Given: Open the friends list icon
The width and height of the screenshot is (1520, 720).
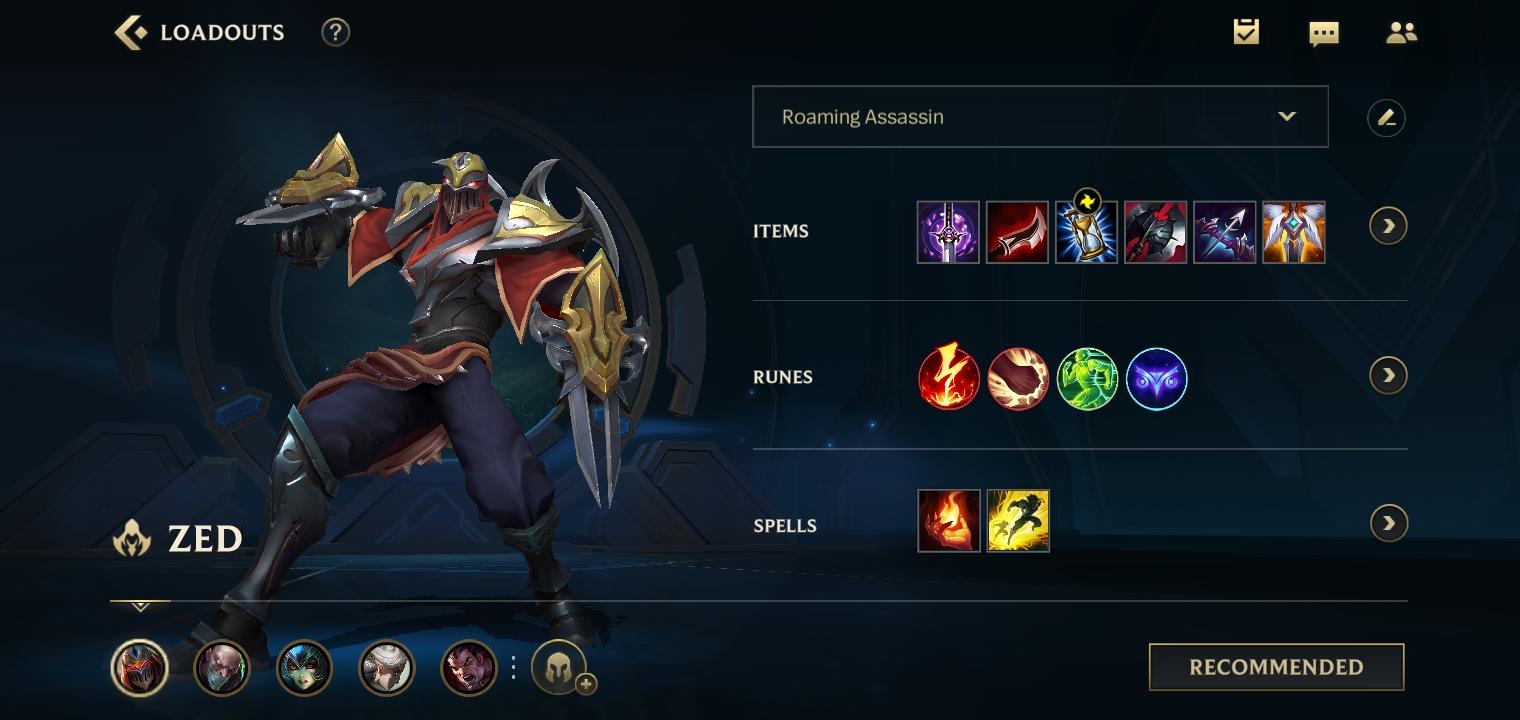Looking at the screenshot, I should pyautogui.click(x=1401, y=33).
